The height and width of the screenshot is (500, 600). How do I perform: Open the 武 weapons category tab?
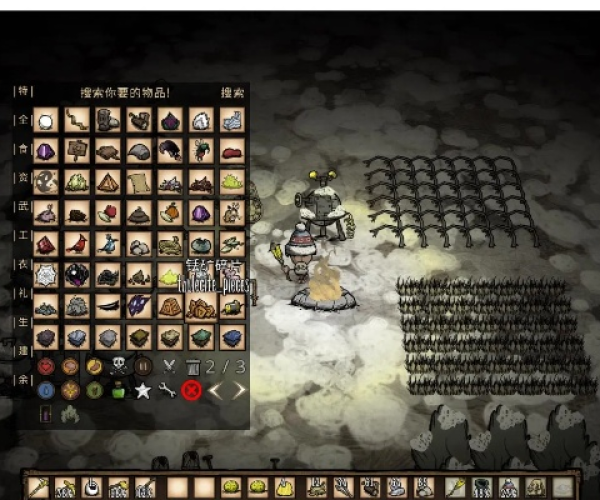click(22, 207)
